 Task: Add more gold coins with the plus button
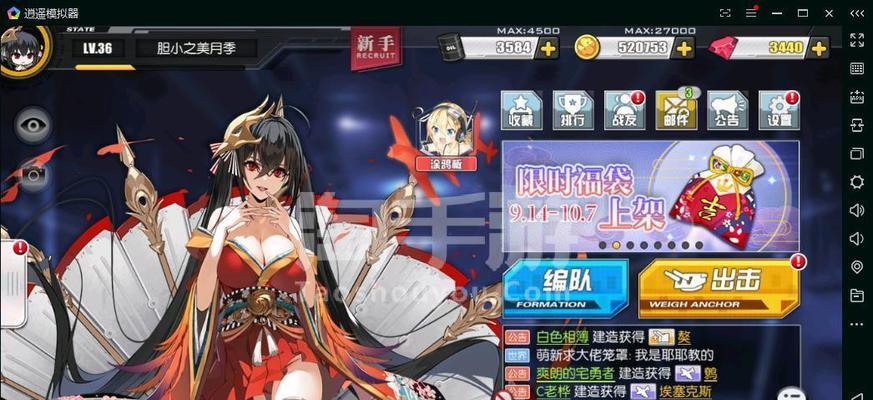click(684, 48)
